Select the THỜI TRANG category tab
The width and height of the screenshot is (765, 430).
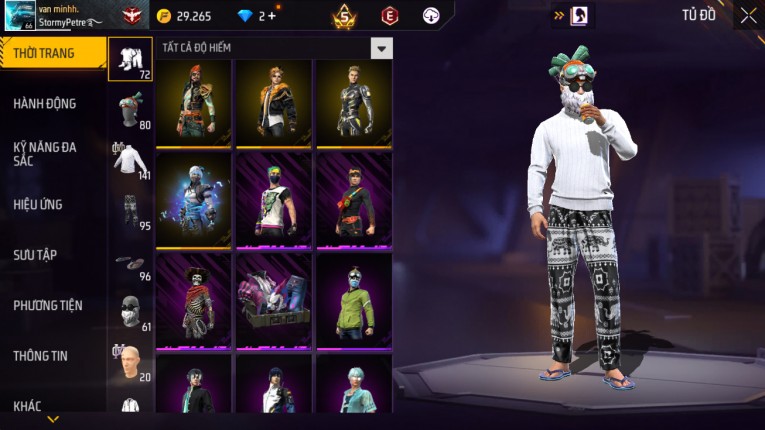(x=50, y=53)
